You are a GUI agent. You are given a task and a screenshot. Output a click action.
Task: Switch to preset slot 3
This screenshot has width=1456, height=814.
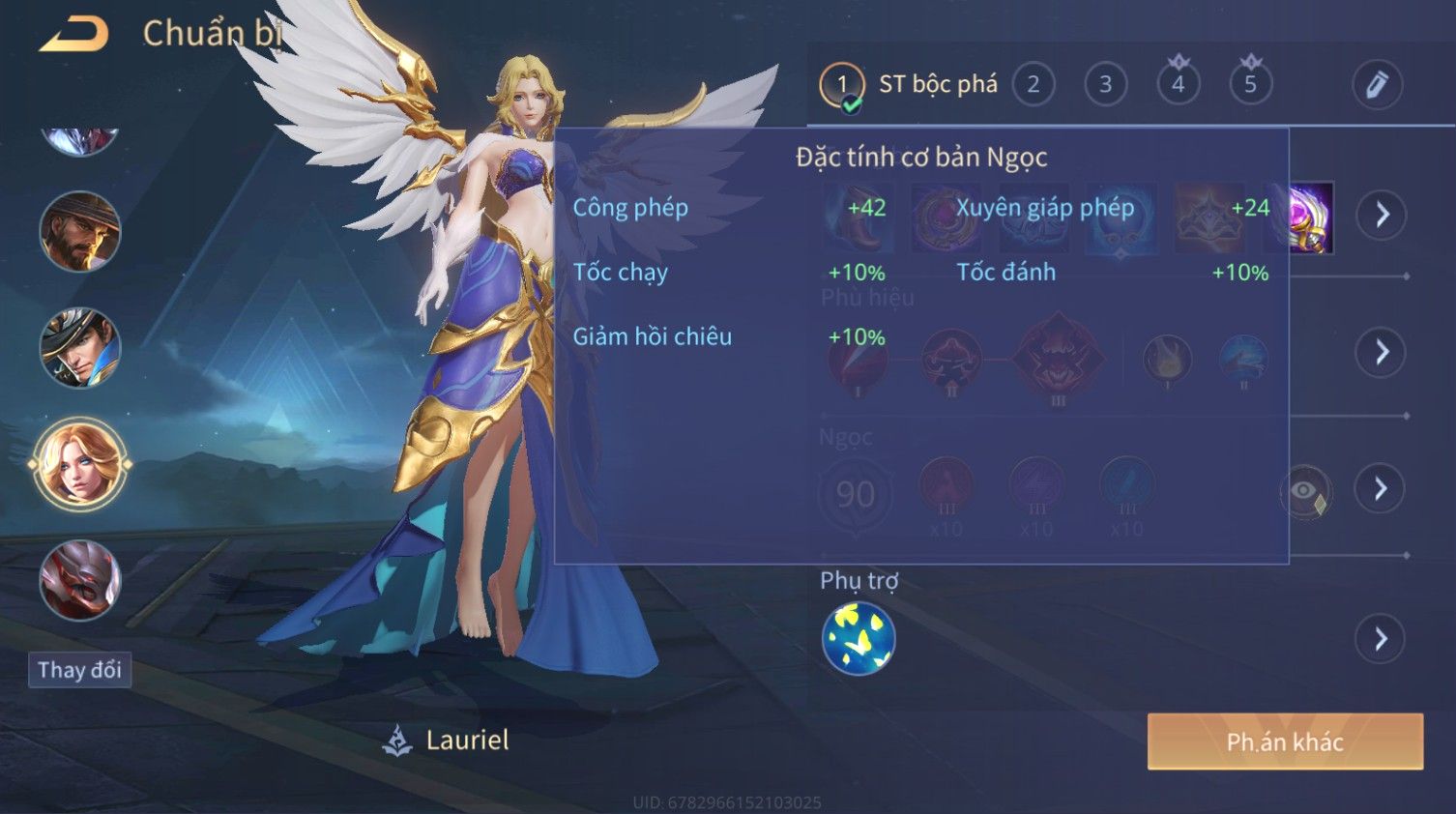(1105, 85)
